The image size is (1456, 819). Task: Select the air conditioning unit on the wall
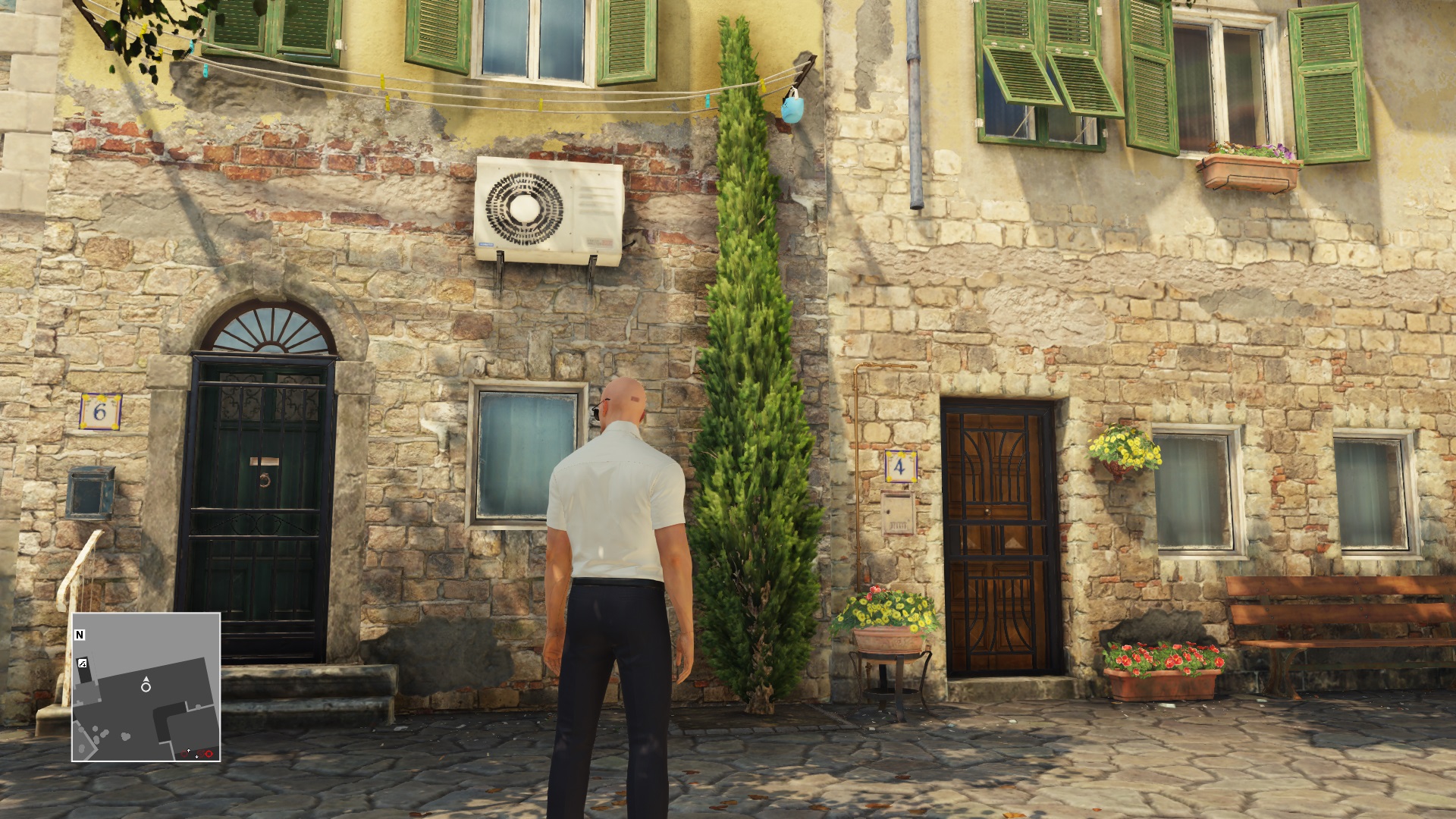[550, 212]
